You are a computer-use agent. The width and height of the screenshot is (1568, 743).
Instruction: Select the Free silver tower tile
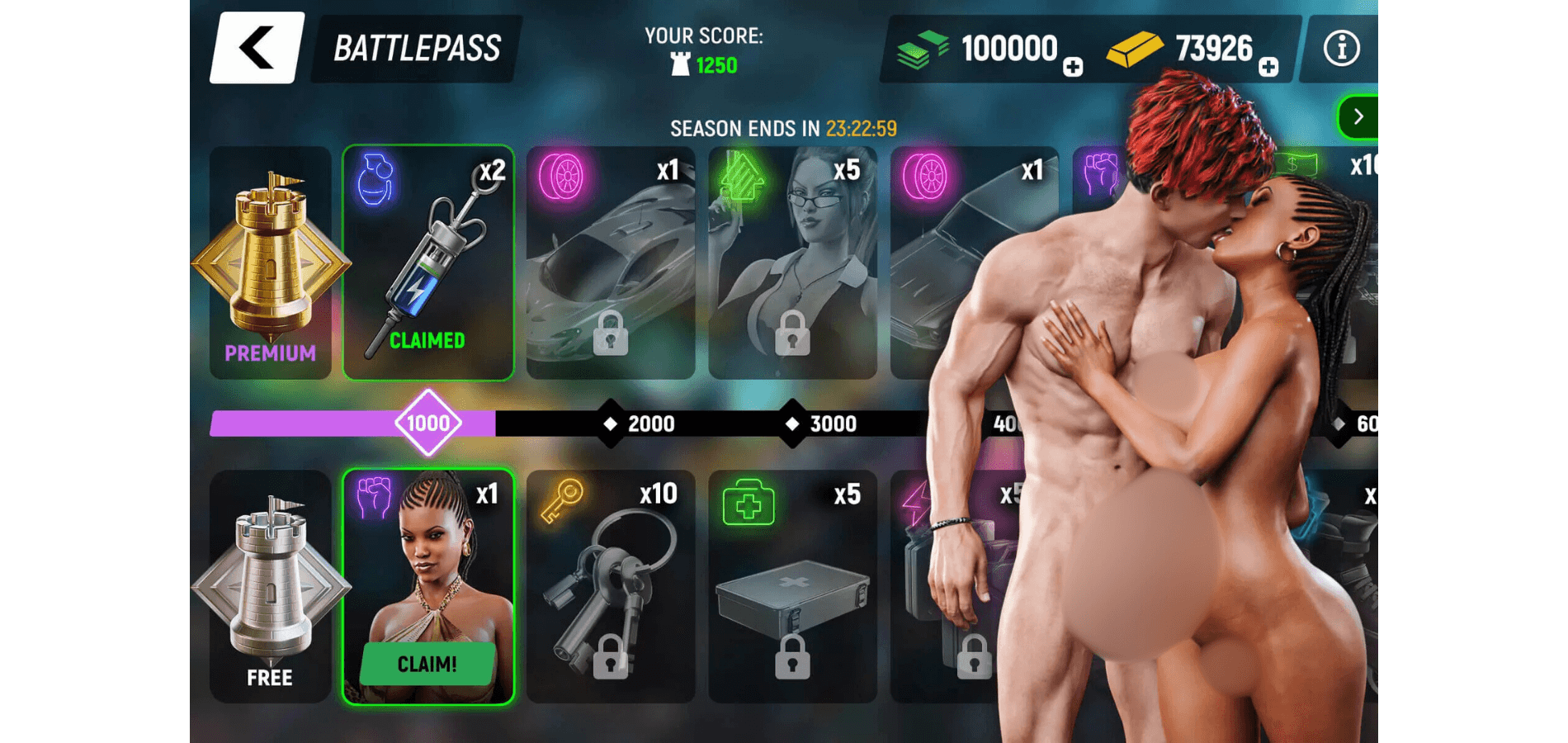[271, 586]
